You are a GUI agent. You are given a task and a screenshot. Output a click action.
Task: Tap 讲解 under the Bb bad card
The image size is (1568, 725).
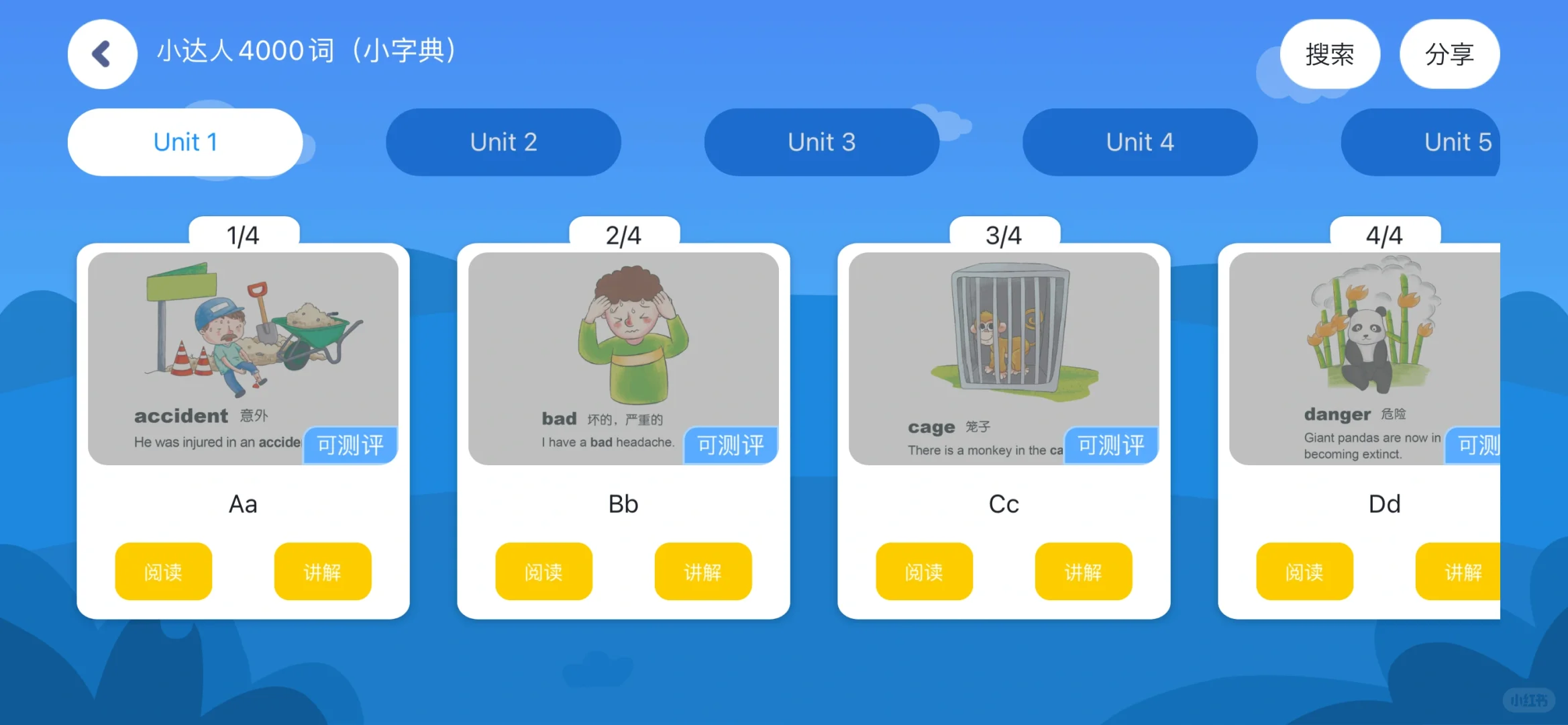tap(703, 571)
